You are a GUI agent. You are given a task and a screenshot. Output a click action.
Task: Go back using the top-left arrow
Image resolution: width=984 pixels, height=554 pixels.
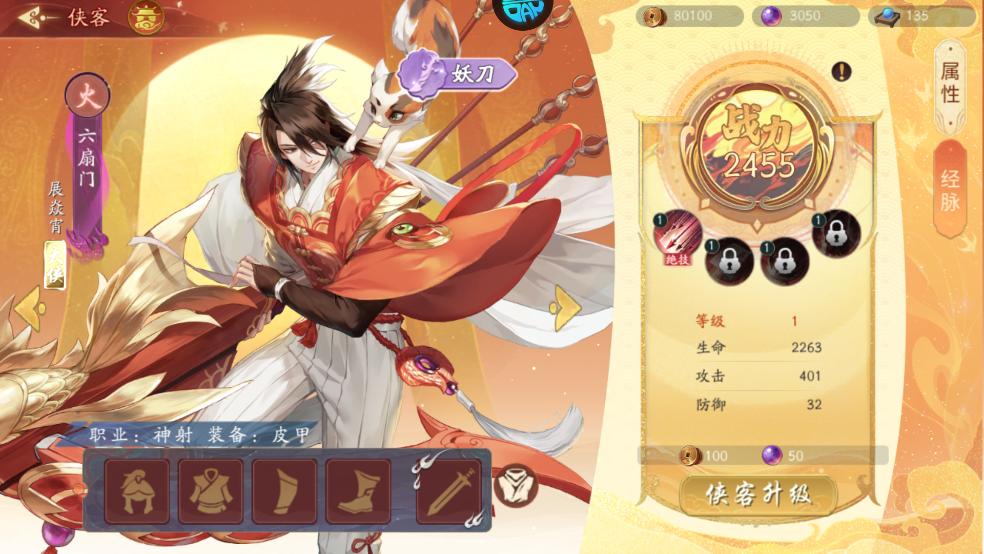point(33,17)
